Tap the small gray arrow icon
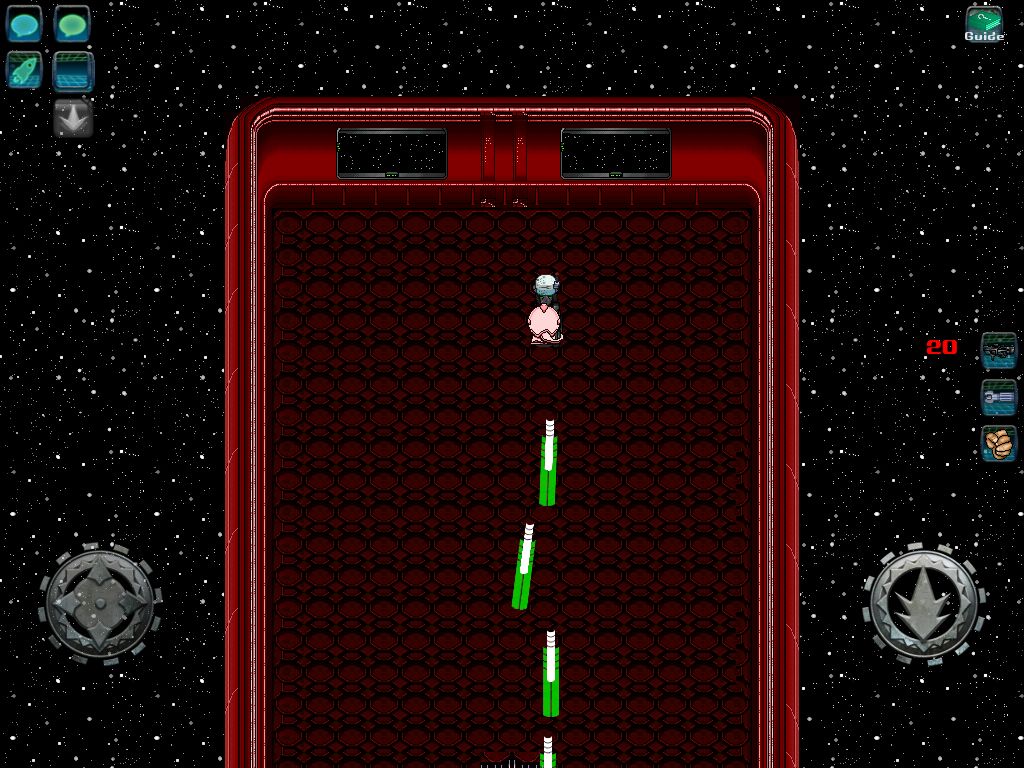This screenshot has height=768, width=1024. click(73, 118)
